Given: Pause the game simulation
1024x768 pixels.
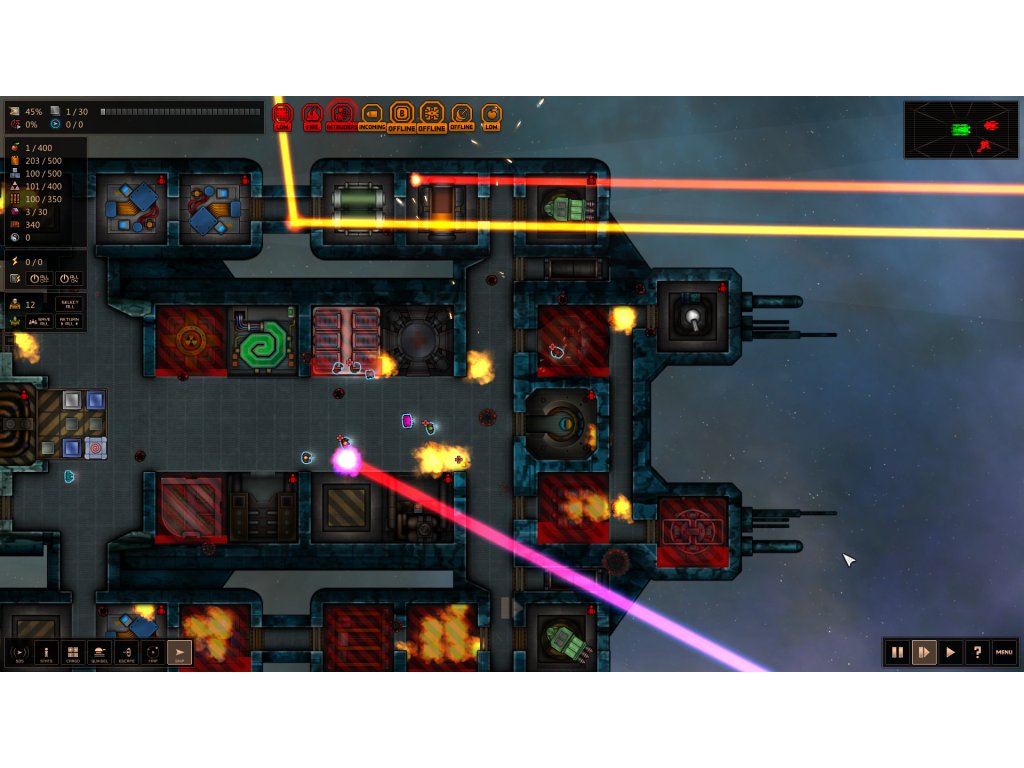Looking at the screenshot, I should coord(897,653).
